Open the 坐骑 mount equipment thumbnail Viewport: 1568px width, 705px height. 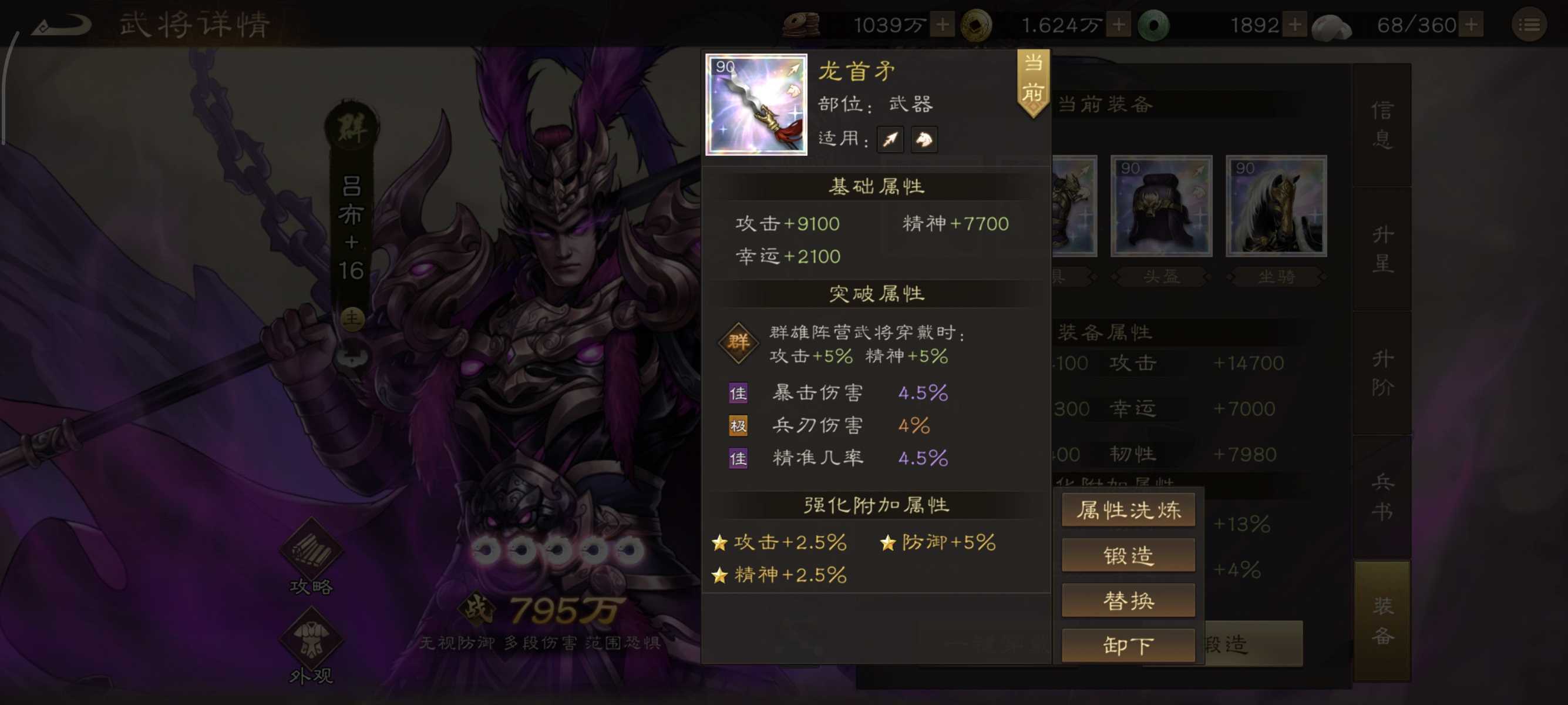(1277, 206)
